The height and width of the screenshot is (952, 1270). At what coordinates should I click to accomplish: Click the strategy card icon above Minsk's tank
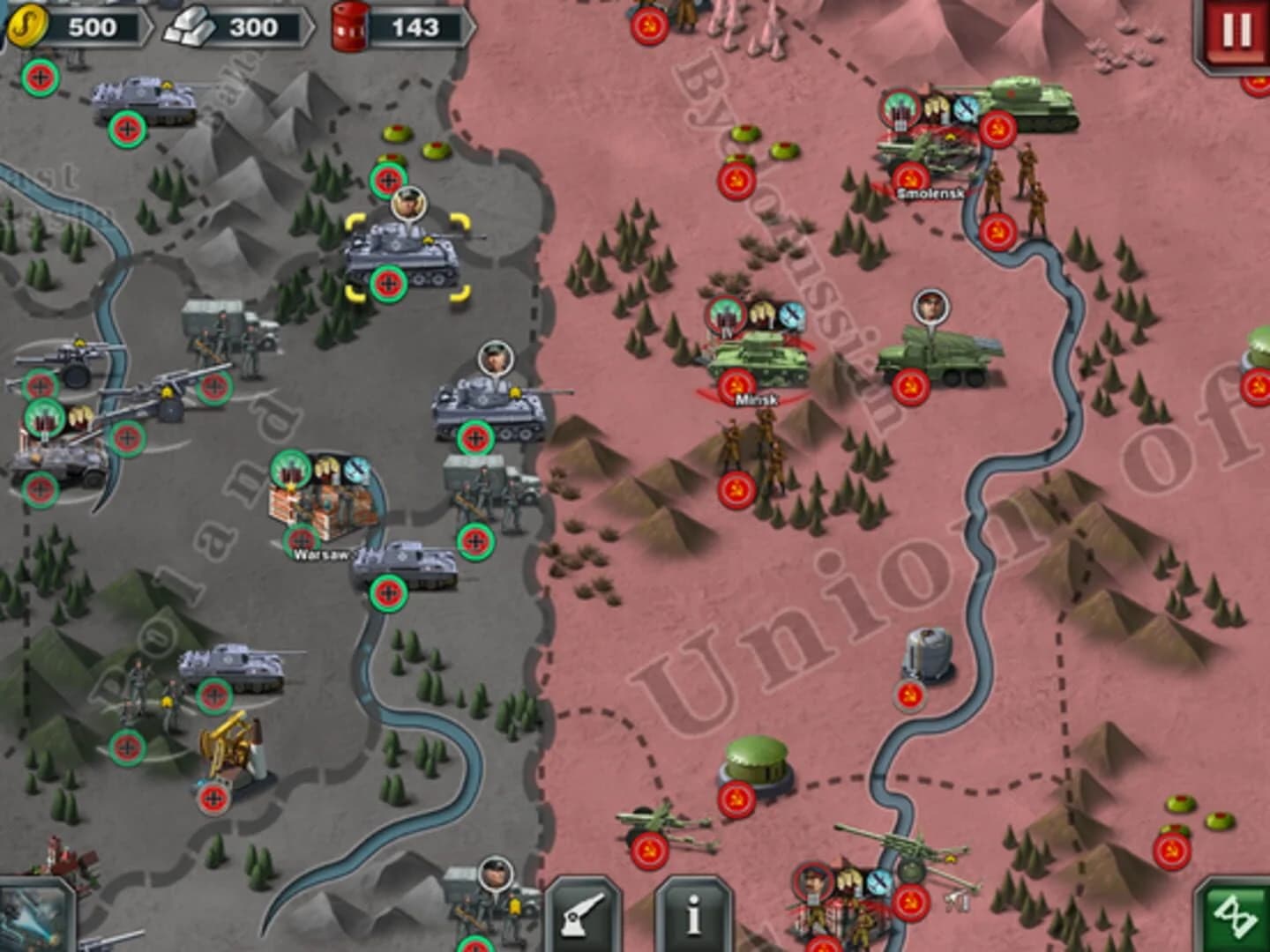(x=725, y=316)
